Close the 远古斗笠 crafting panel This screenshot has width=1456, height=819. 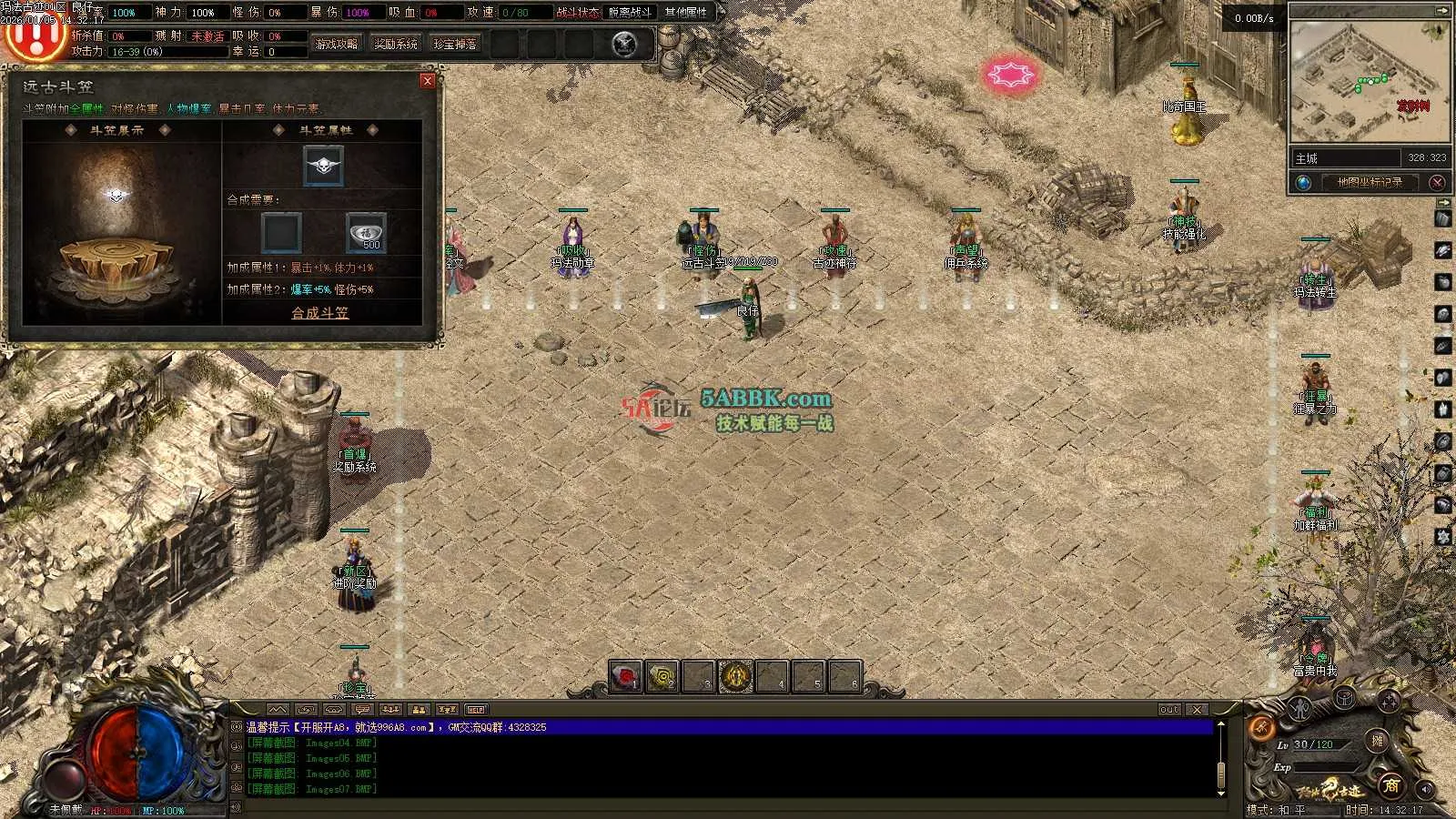point(428,81)
